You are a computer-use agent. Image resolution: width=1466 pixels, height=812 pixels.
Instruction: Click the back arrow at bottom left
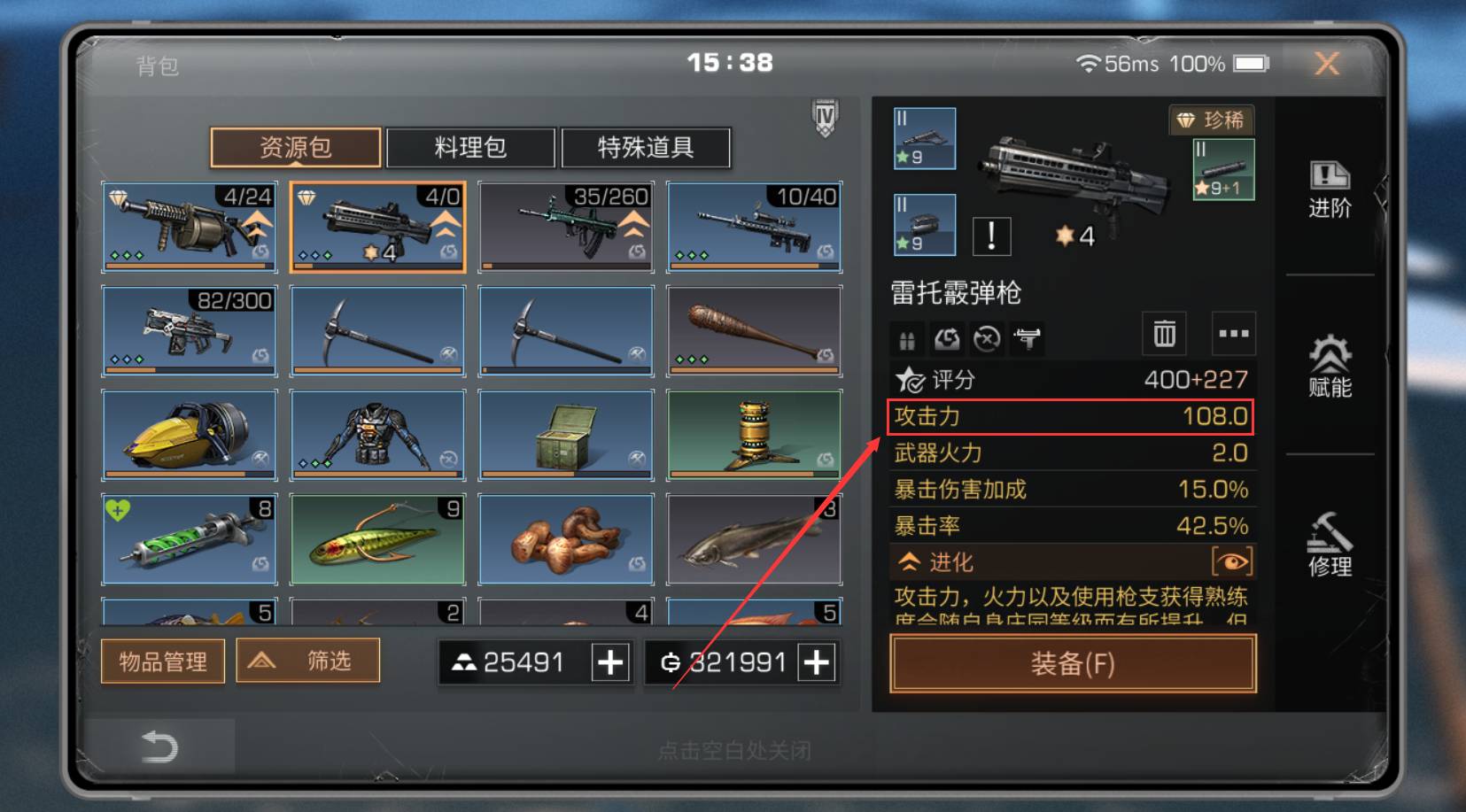pos(158,746)
